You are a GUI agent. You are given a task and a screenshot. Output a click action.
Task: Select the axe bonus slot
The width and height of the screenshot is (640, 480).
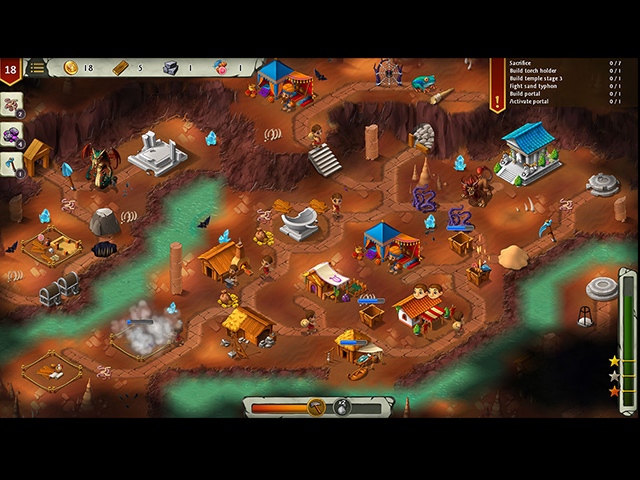[x=10, y=163]
